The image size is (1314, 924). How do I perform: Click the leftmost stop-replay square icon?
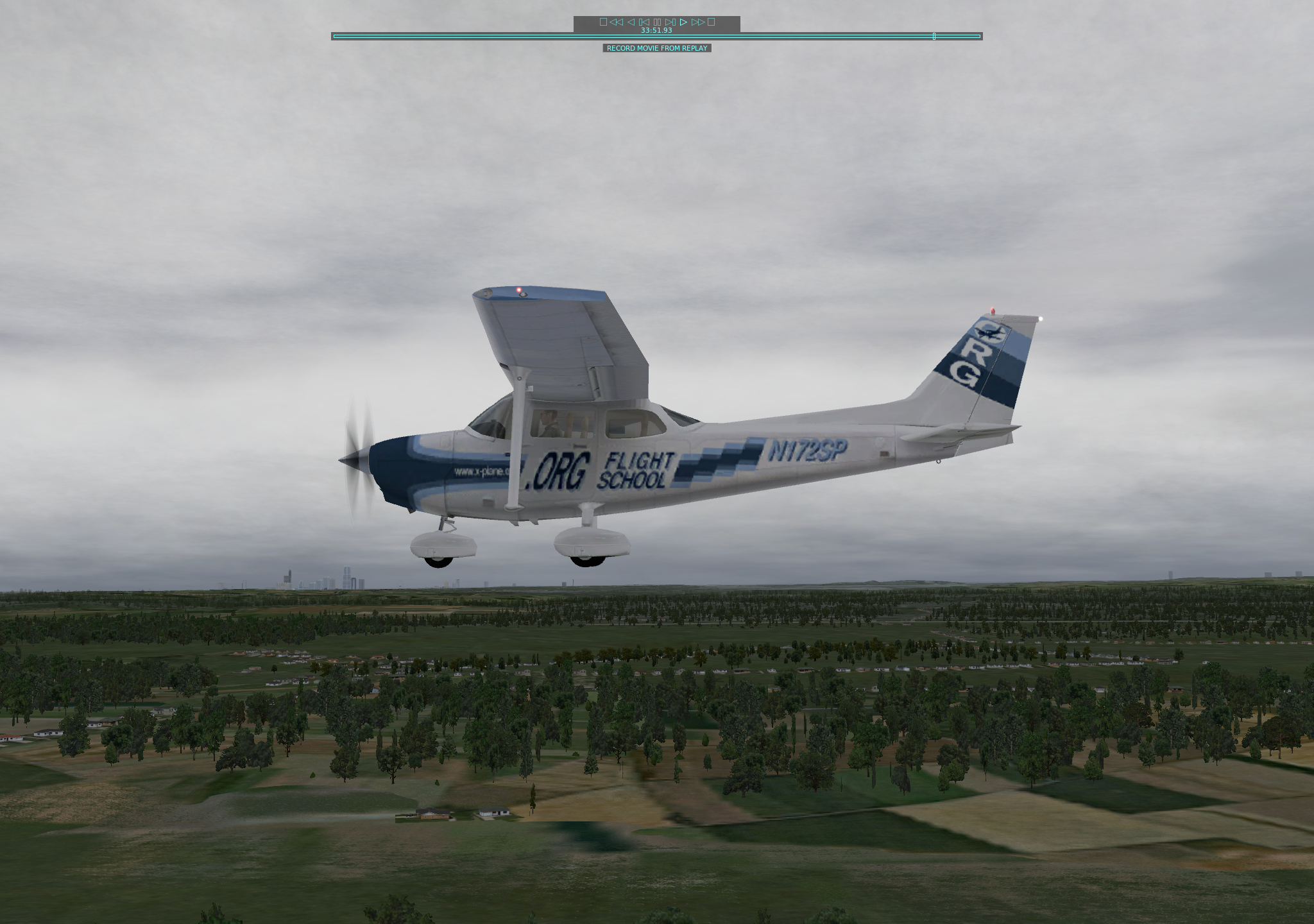(604, 22)
